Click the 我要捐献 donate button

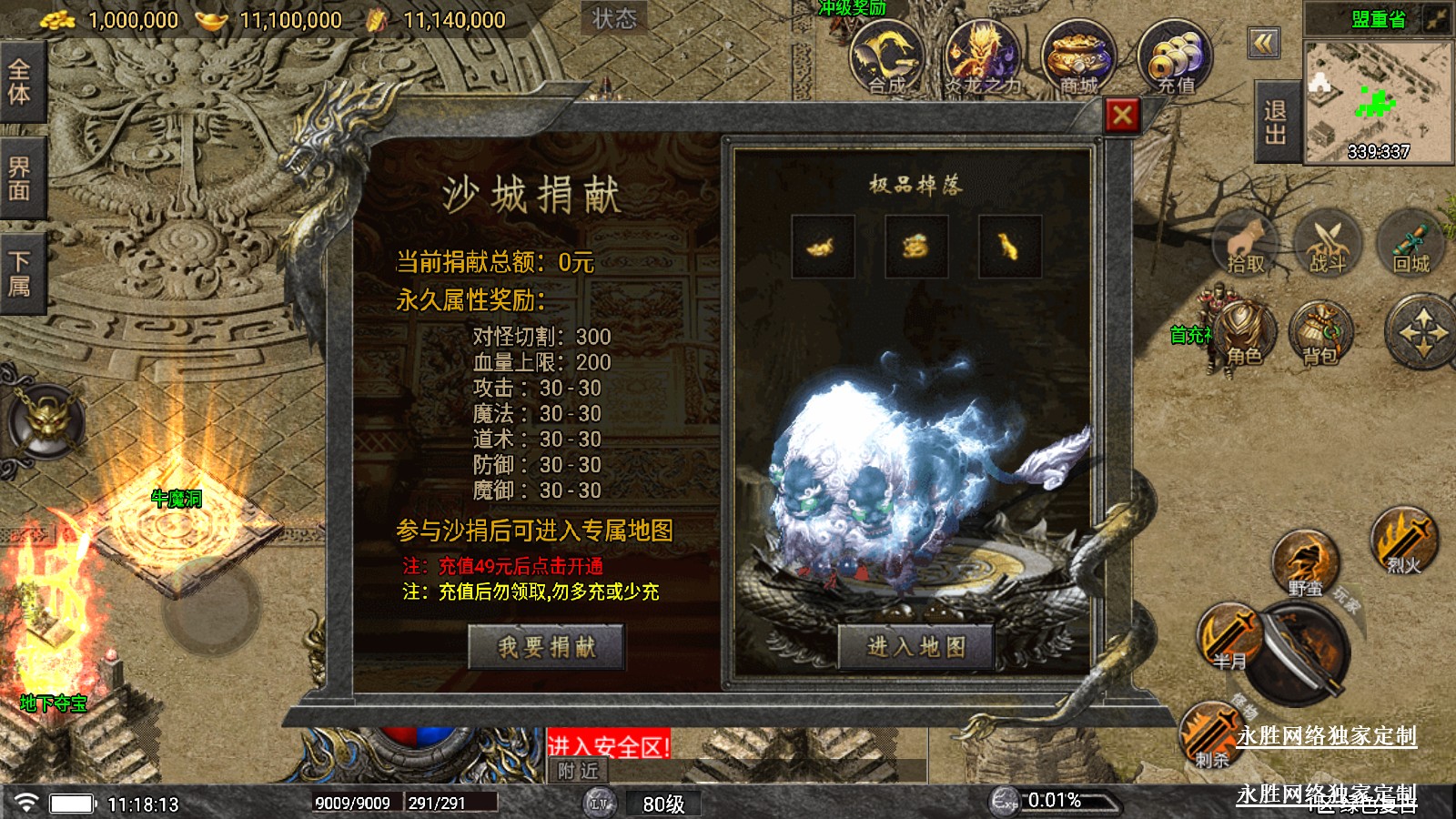[x=546, y=647]
